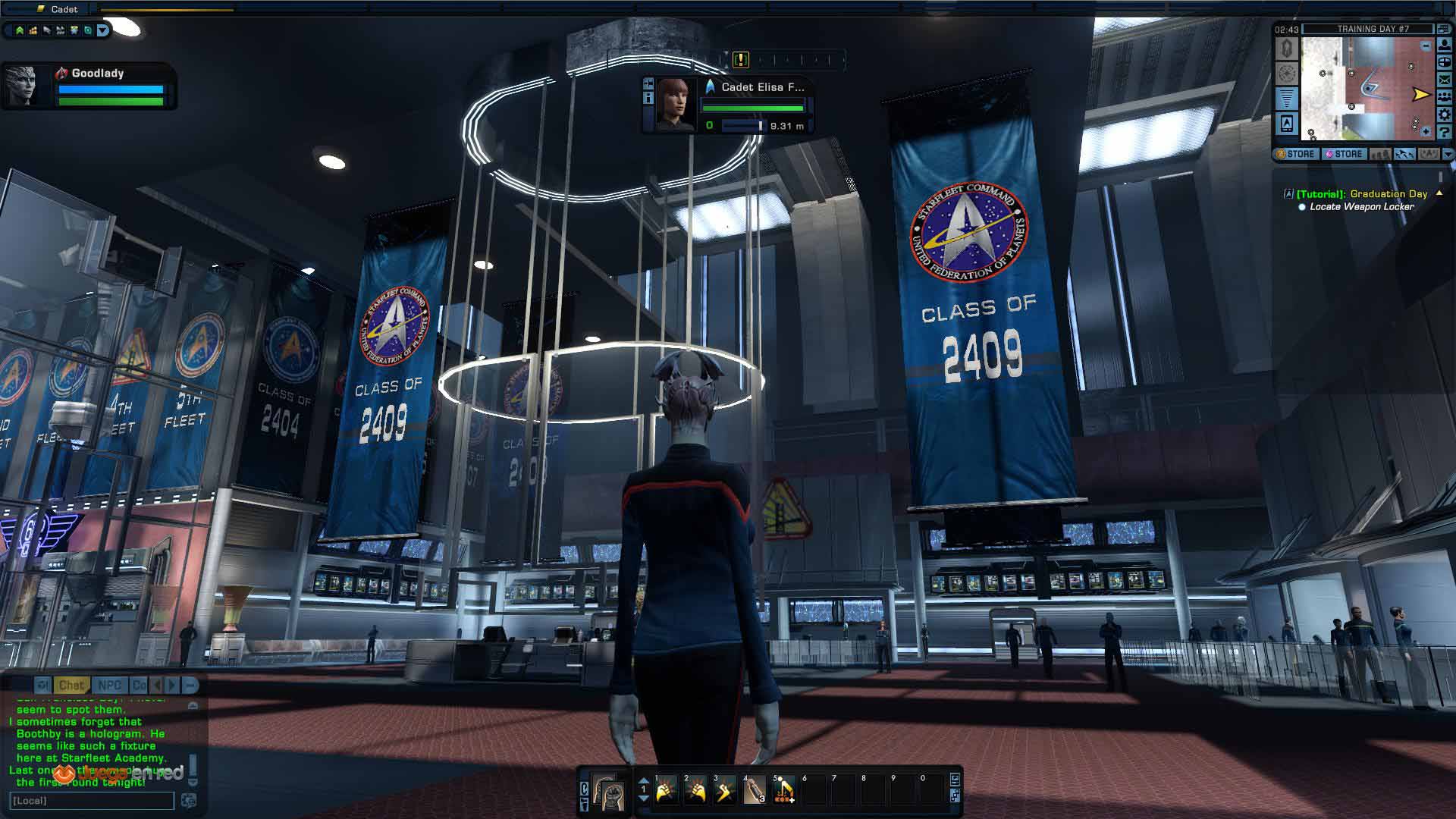Use the hypo item in slot 4
This screenshot has width=1456, height=819.
(x=755, y=792)
